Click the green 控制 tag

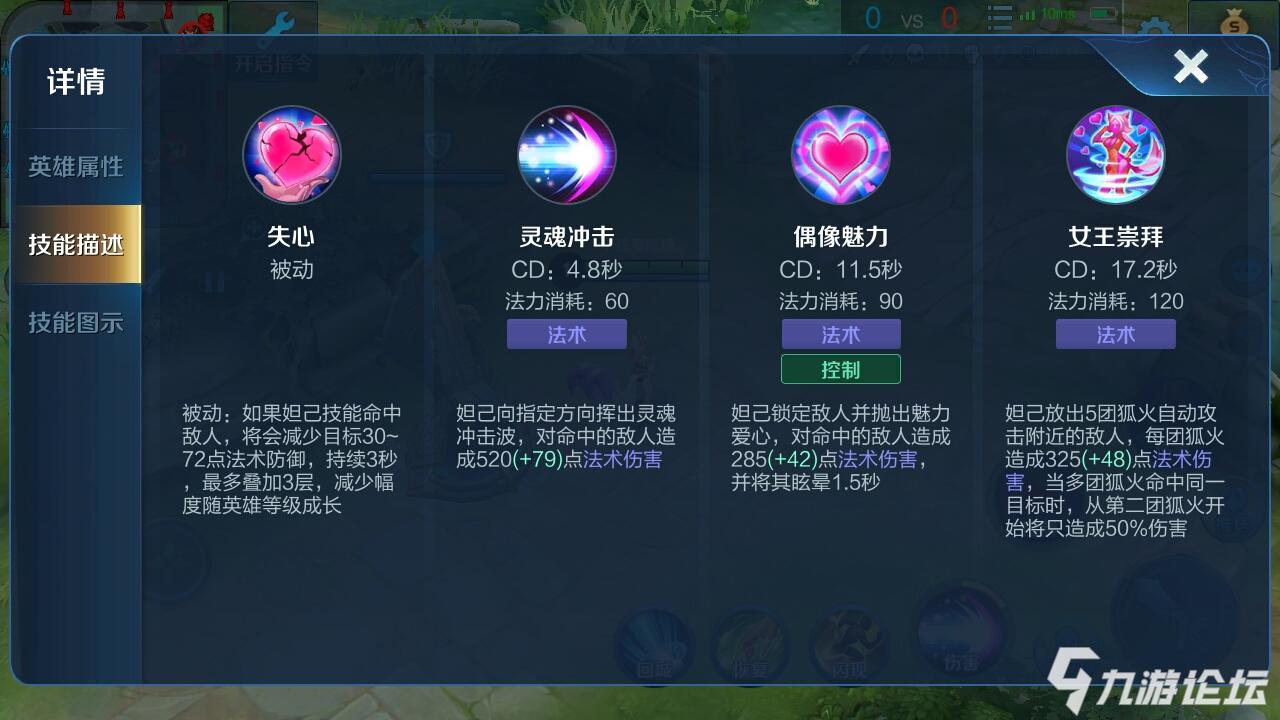pyautogui.click(x=840, y=368)
